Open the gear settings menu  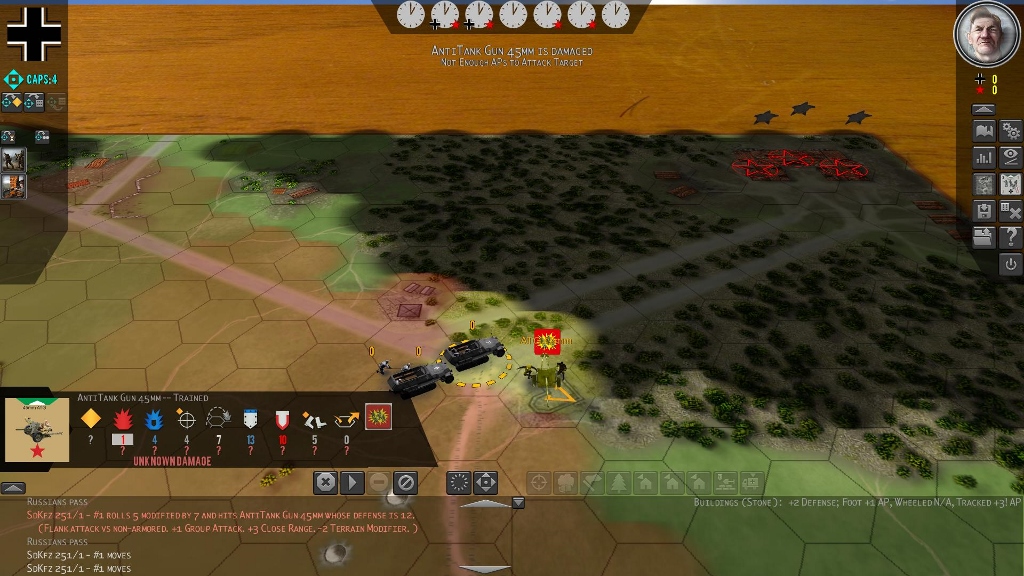1011,131
